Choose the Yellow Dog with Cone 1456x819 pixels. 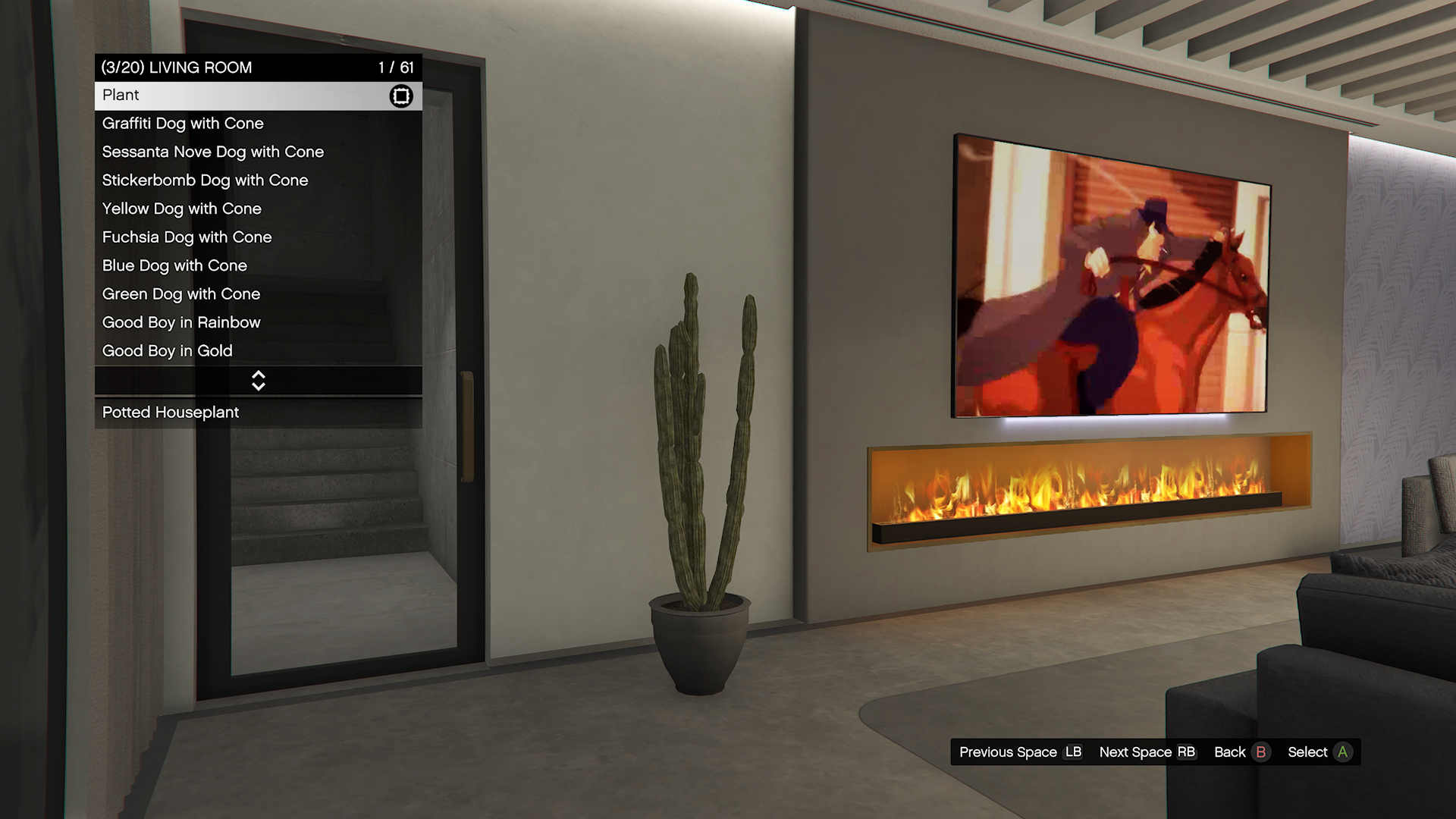(x=258, y=209)
